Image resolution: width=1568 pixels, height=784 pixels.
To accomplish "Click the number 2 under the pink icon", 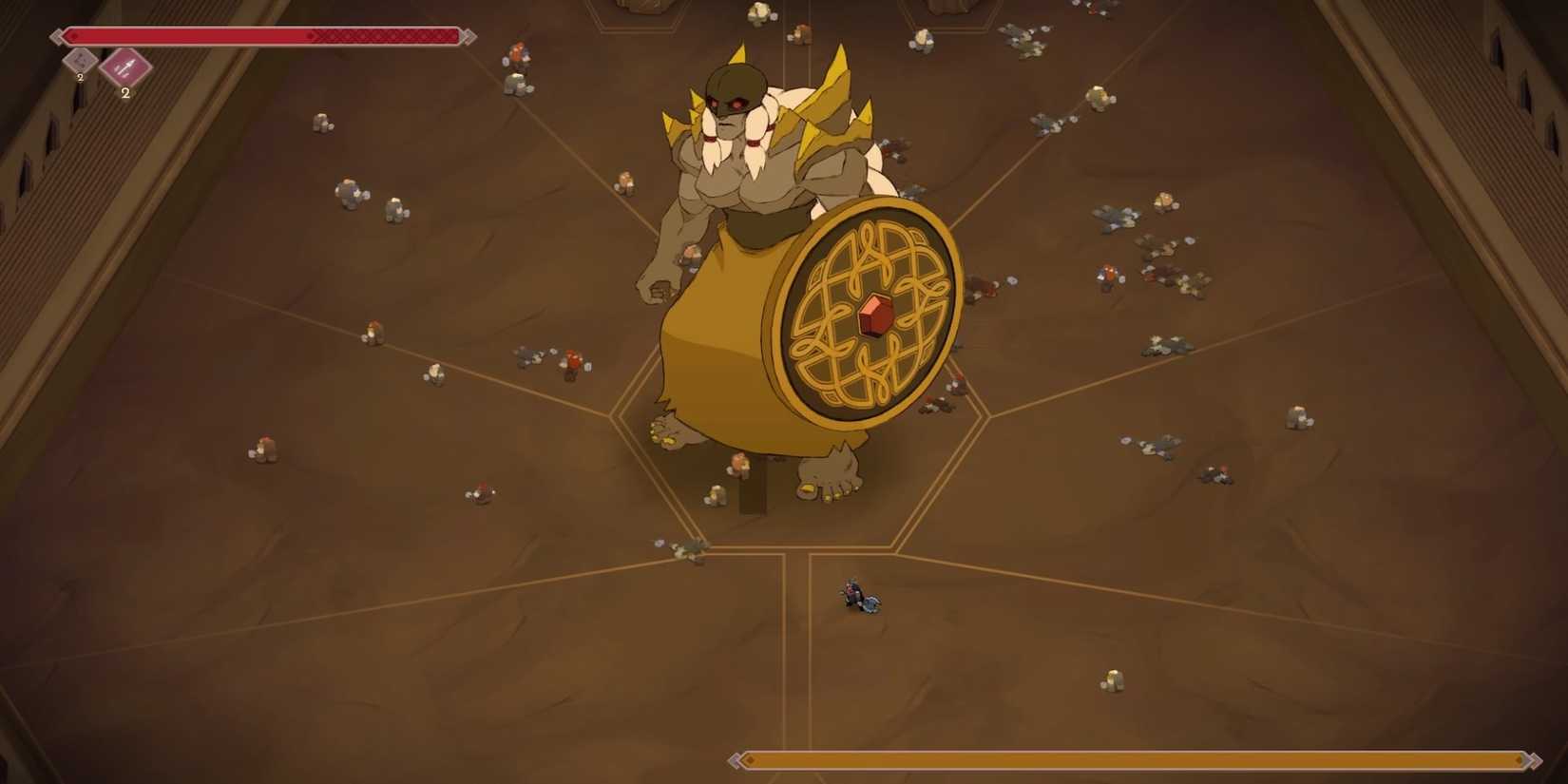I will [125, 92].
